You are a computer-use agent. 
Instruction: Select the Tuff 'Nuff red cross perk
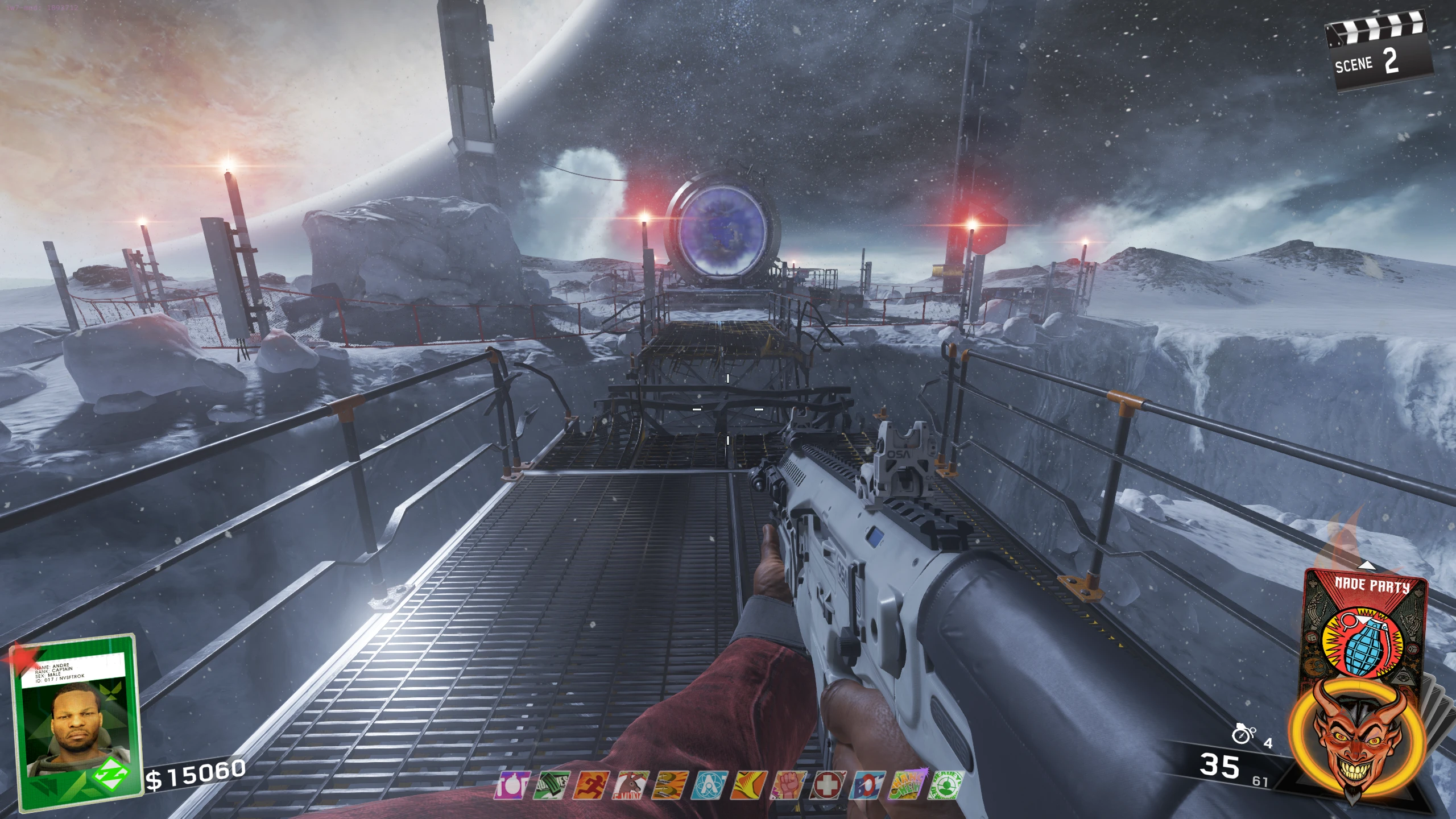828,785
